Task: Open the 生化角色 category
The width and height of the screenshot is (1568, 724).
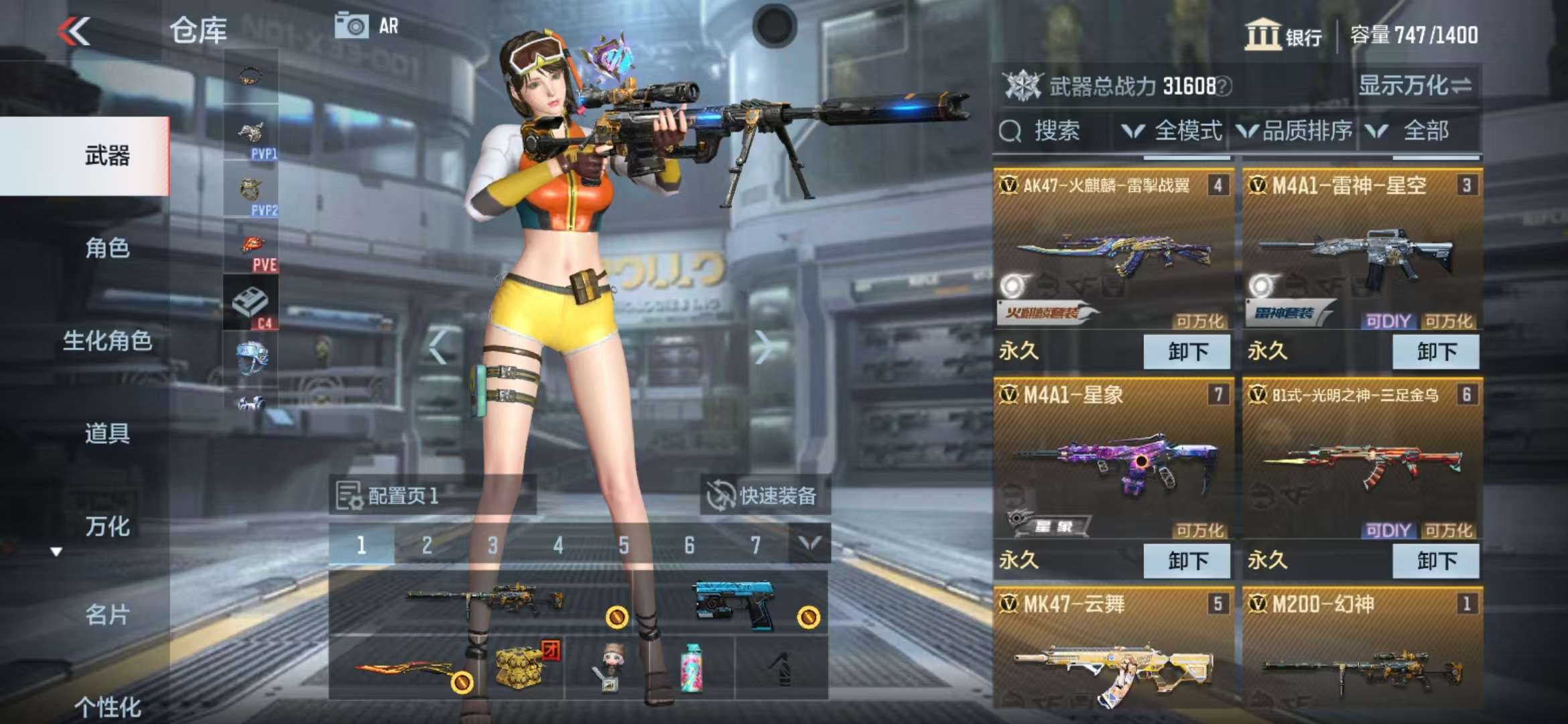Action: click(107, 341)
